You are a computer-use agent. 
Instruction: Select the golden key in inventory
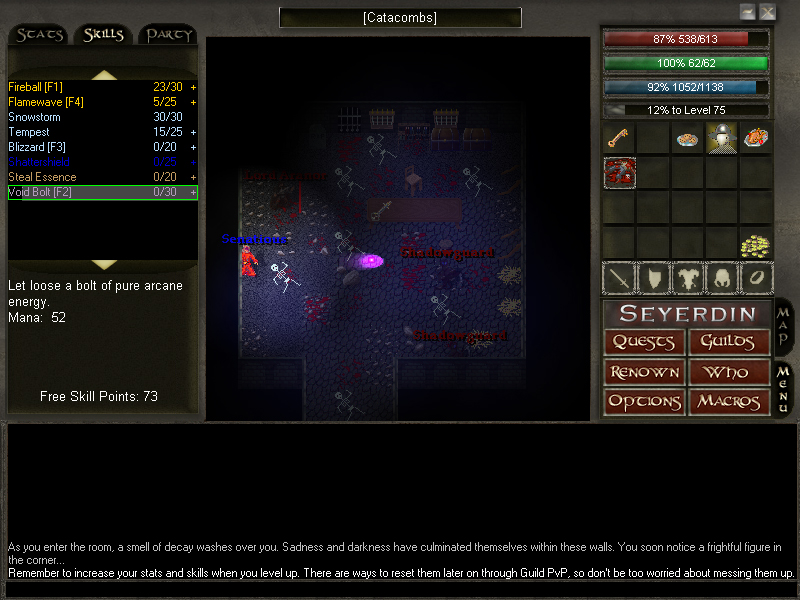[x=619, y=138]
